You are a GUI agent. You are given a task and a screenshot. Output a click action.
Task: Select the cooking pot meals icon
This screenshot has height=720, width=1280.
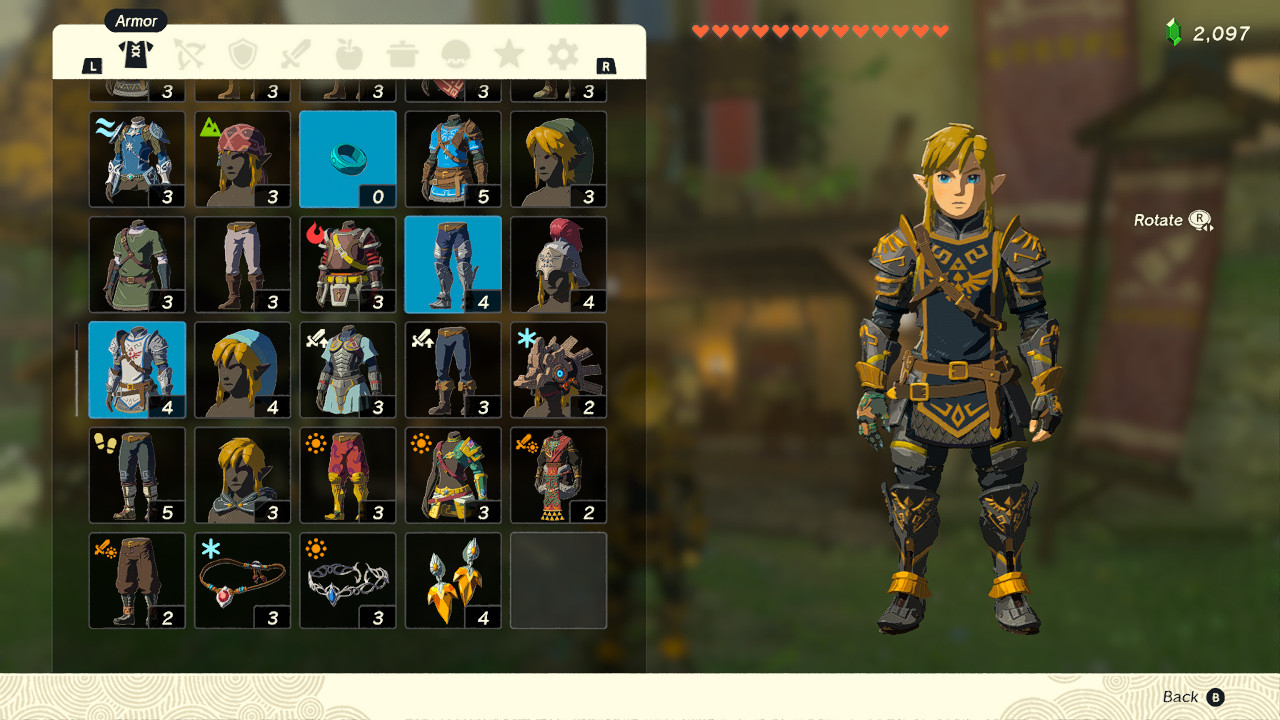click(x=402, y=55)
